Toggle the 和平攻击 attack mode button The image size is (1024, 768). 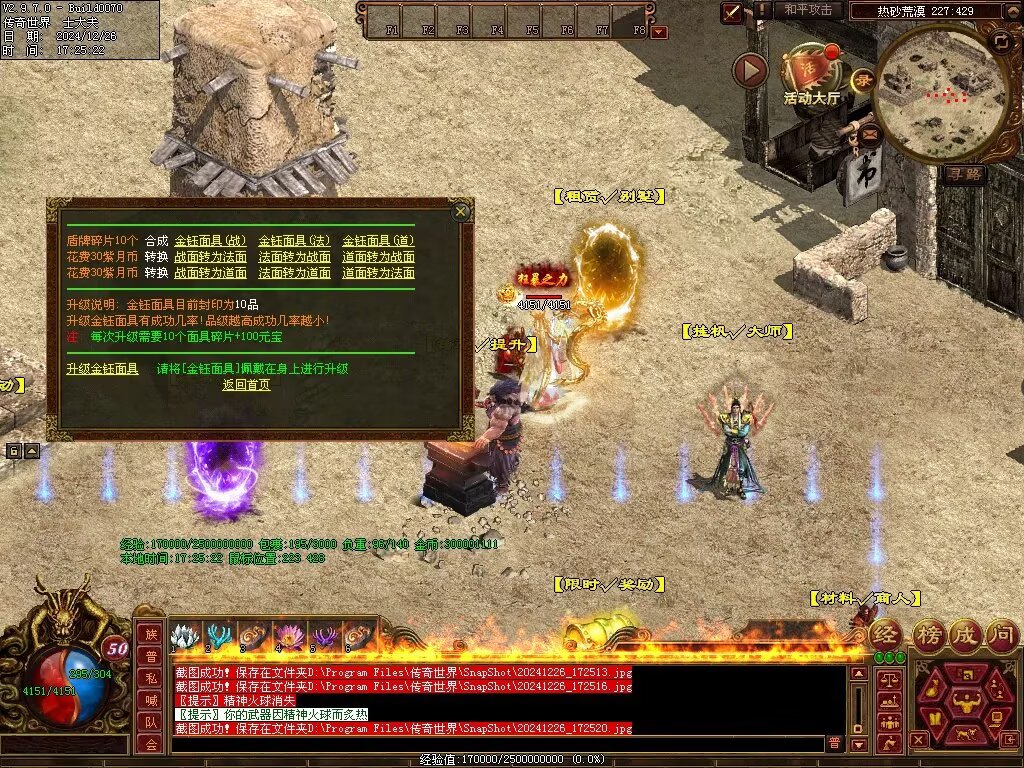[x=808, y=10]
